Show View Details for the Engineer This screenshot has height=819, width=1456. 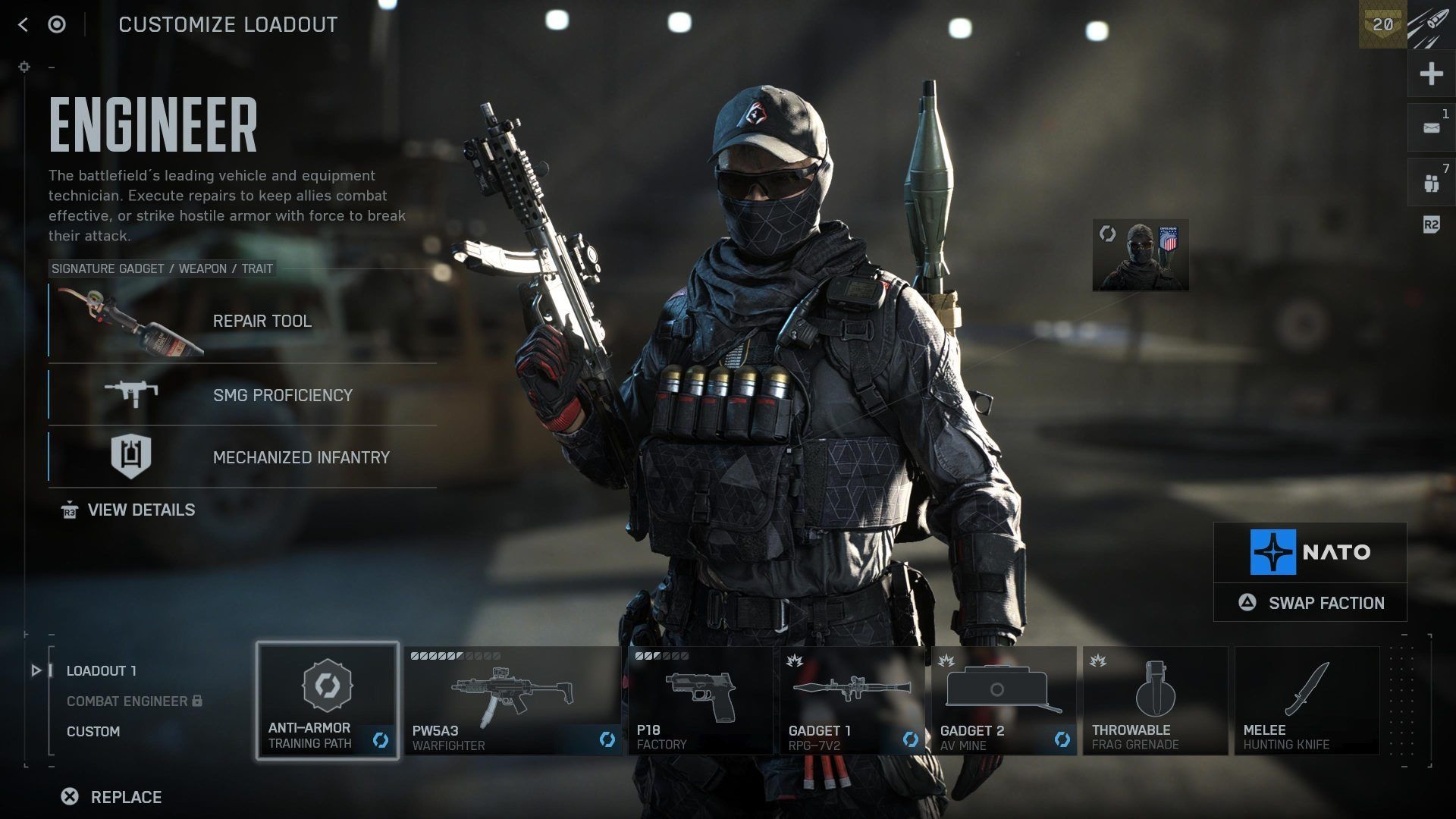140,510
